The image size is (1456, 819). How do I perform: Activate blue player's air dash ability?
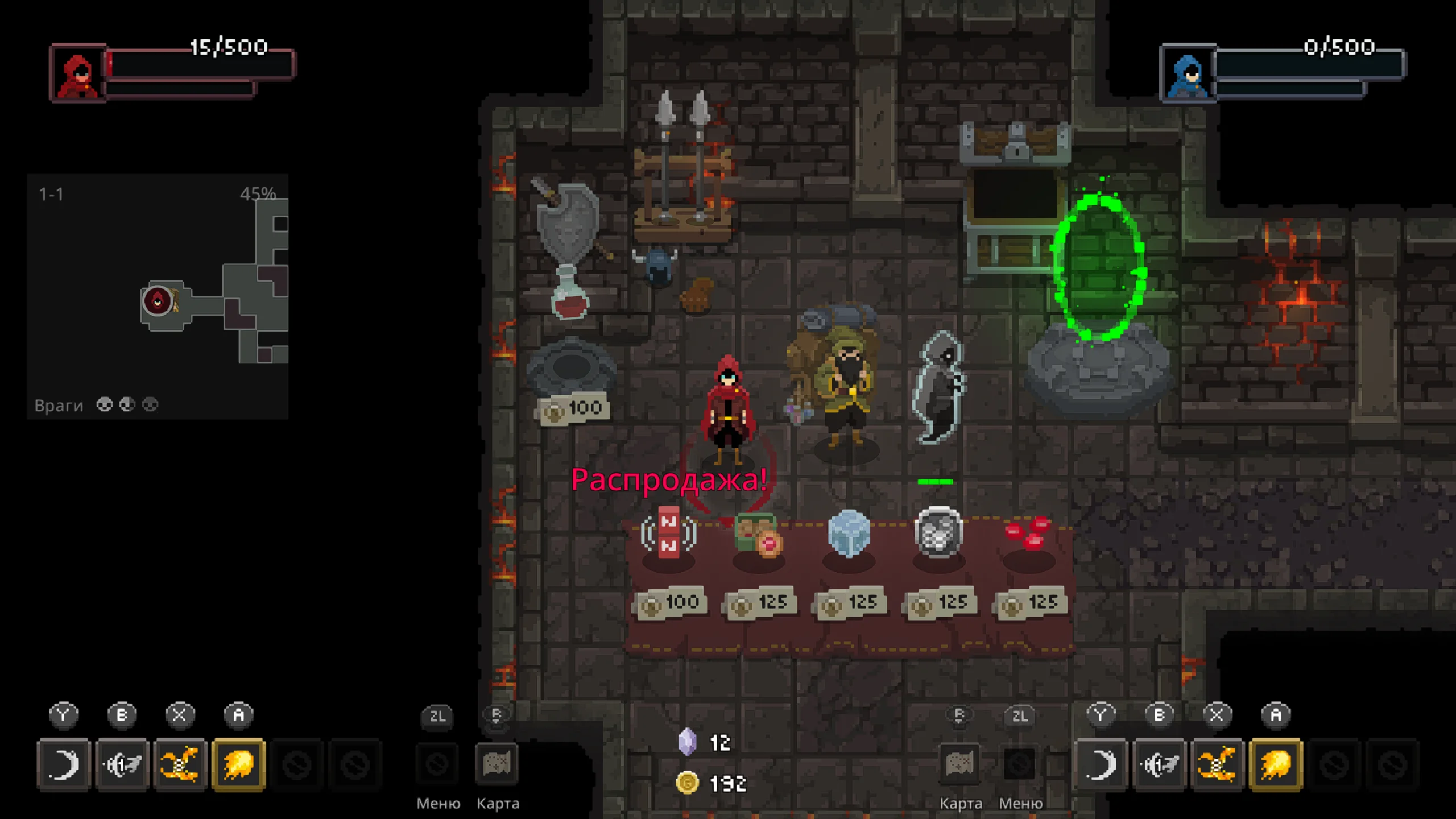pos(1160,764)
